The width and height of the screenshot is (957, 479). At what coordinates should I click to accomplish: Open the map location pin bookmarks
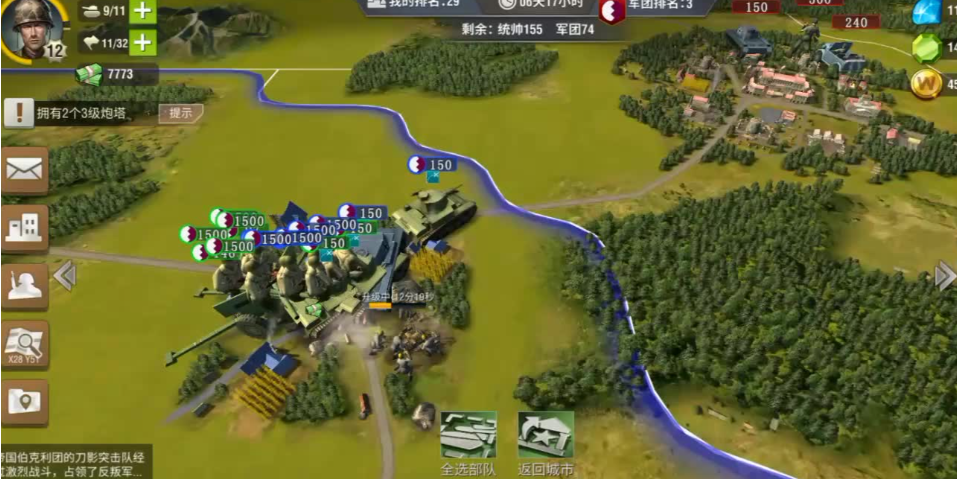pos(24,401)
